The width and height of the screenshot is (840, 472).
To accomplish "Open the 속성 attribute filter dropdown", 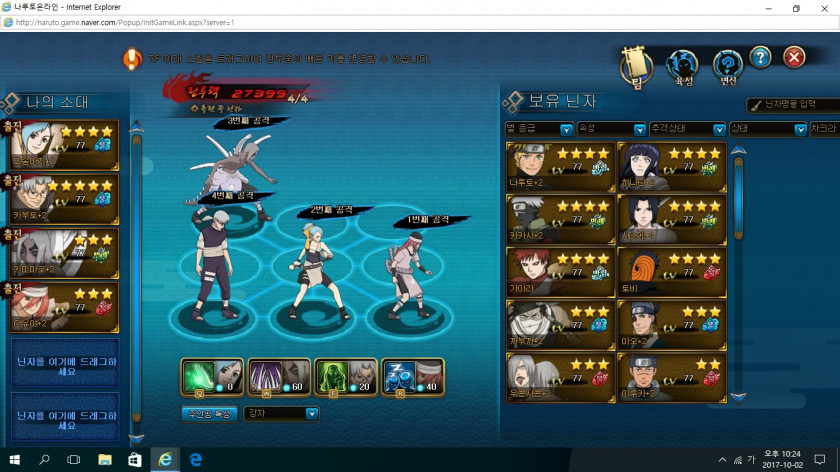I will (612, 129).
